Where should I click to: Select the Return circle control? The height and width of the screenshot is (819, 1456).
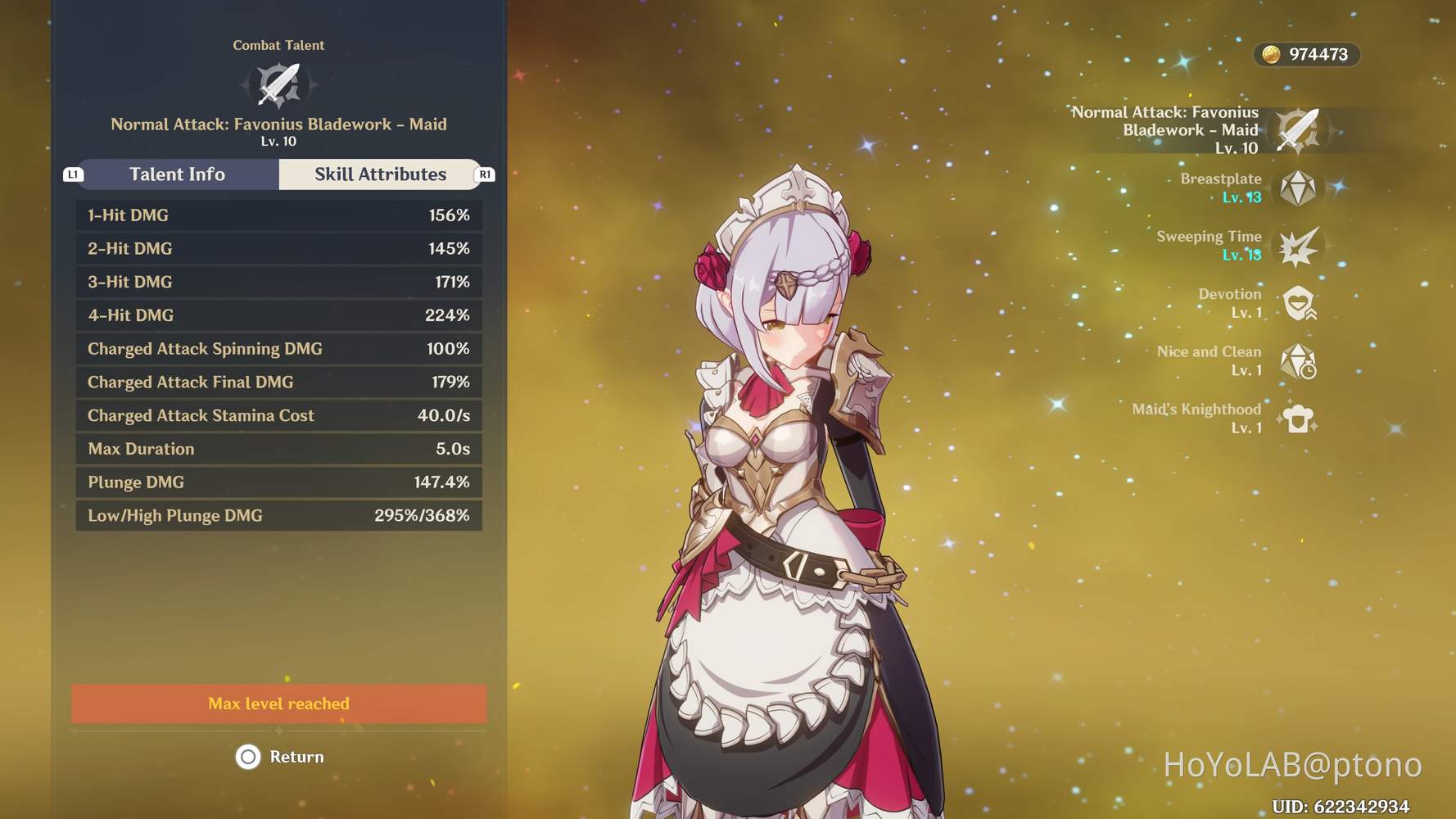click(x=248, y=758)
